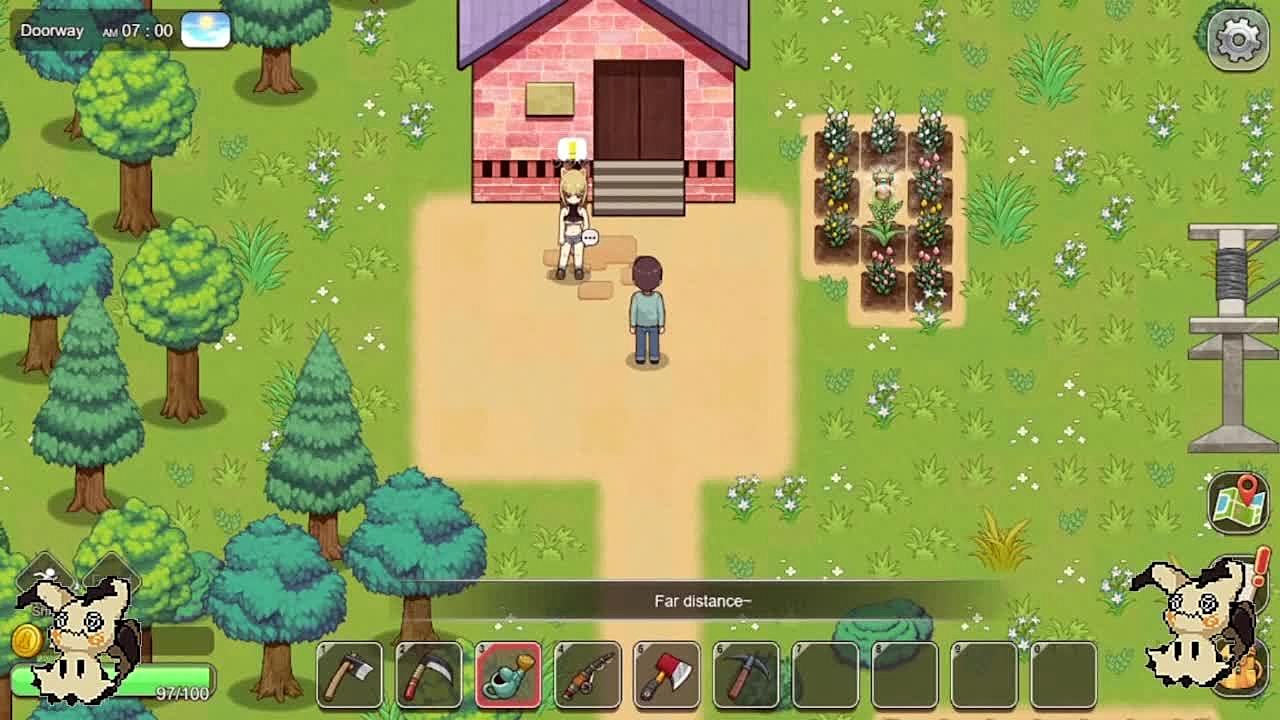Select the watering can slot
Screen dimensions: 1280x720
[x=508, y=675]
